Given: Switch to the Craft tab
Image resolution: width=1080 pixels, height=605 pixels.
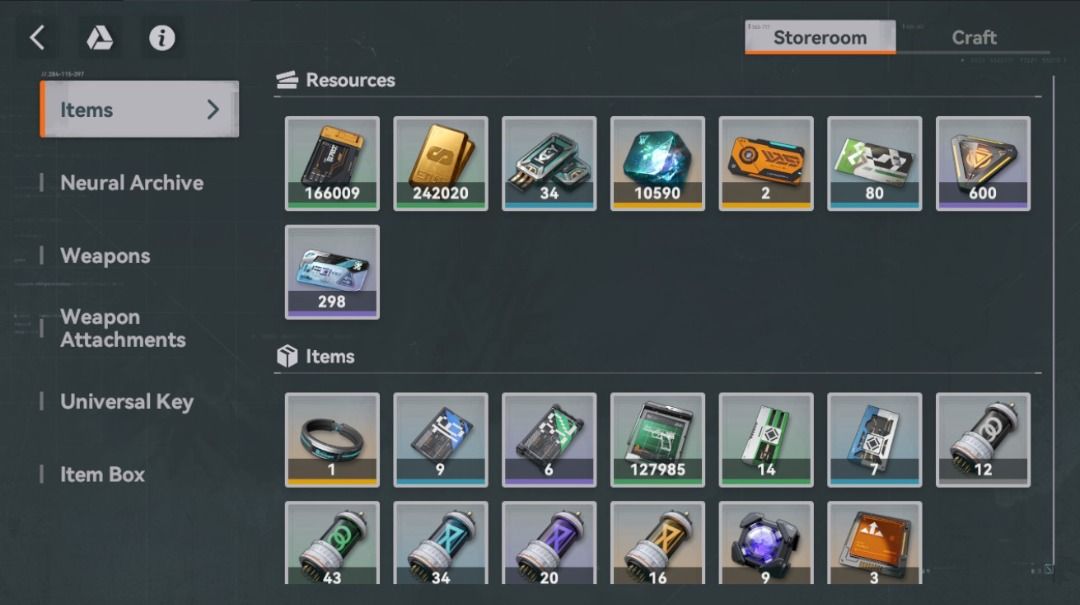Looking at the screenshot, I should point(973,38).
